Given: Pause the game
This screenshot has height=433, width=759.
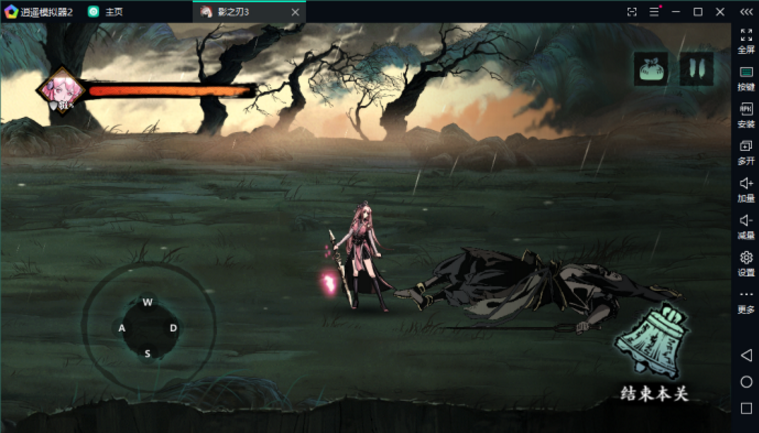Looking at the screenshot, I should 696,69.
